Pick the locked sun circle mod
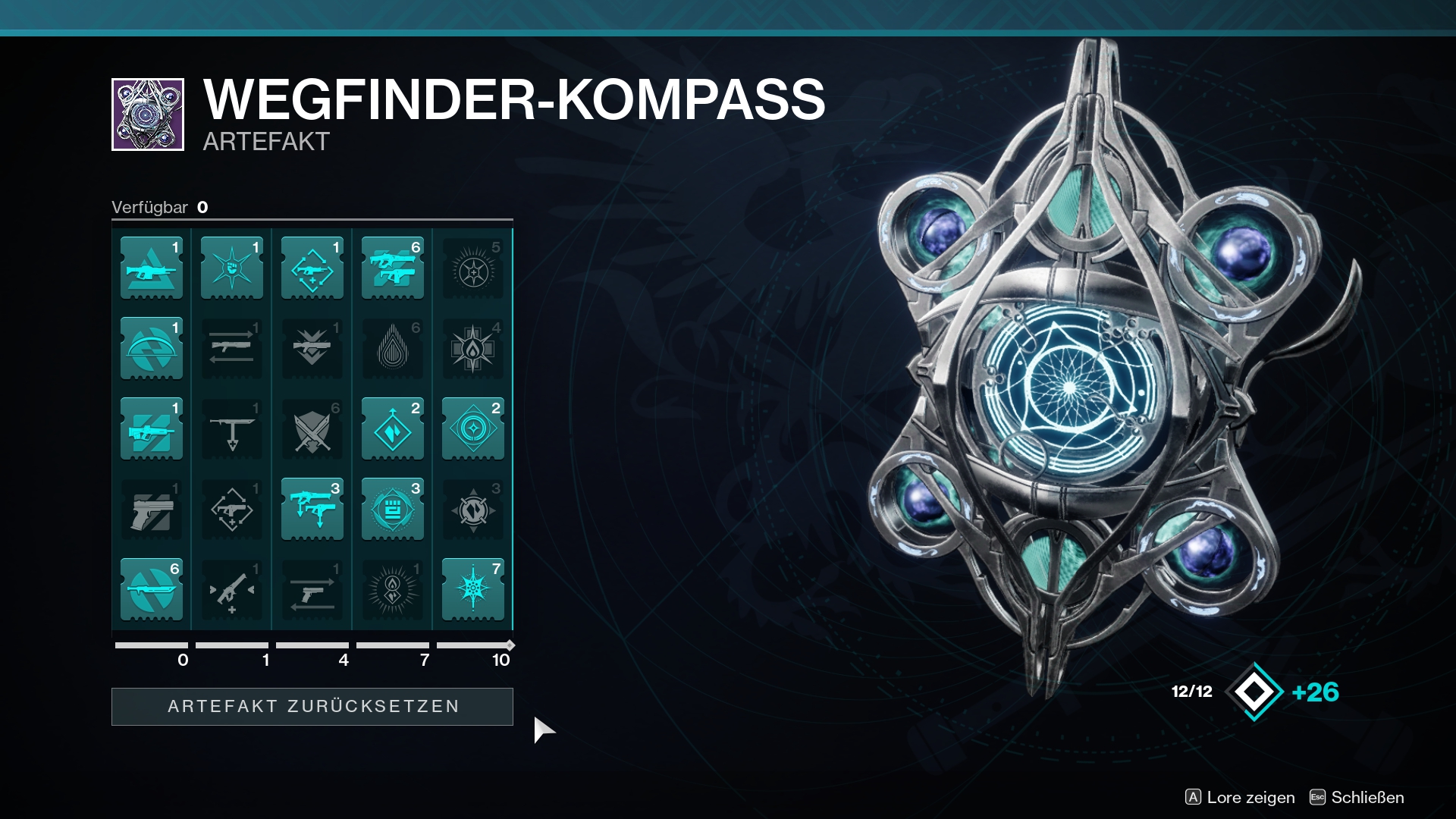1456x819 pixels. click(x=473, y=268)
